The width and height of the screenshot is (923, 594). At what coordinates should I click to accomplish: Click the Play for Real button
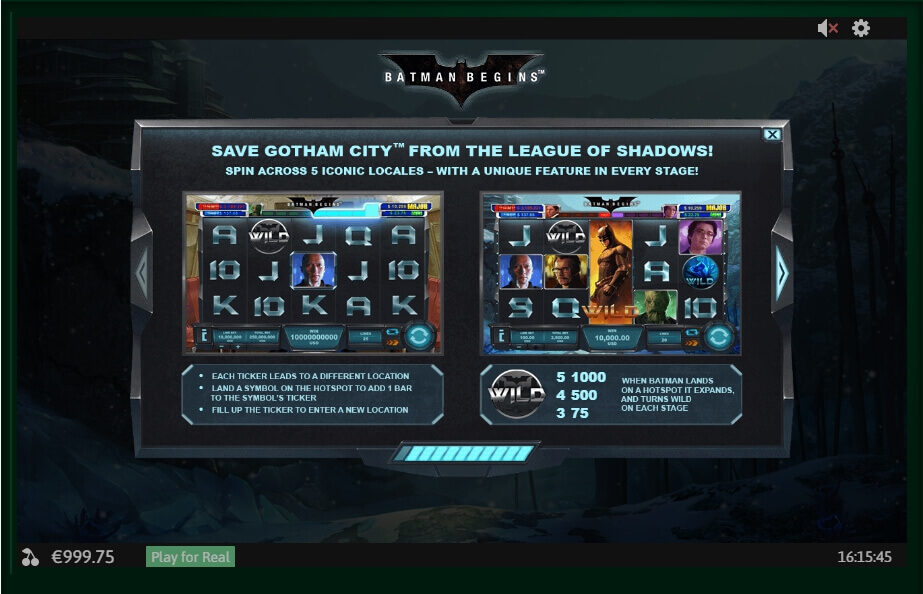[x=190, y=557]
